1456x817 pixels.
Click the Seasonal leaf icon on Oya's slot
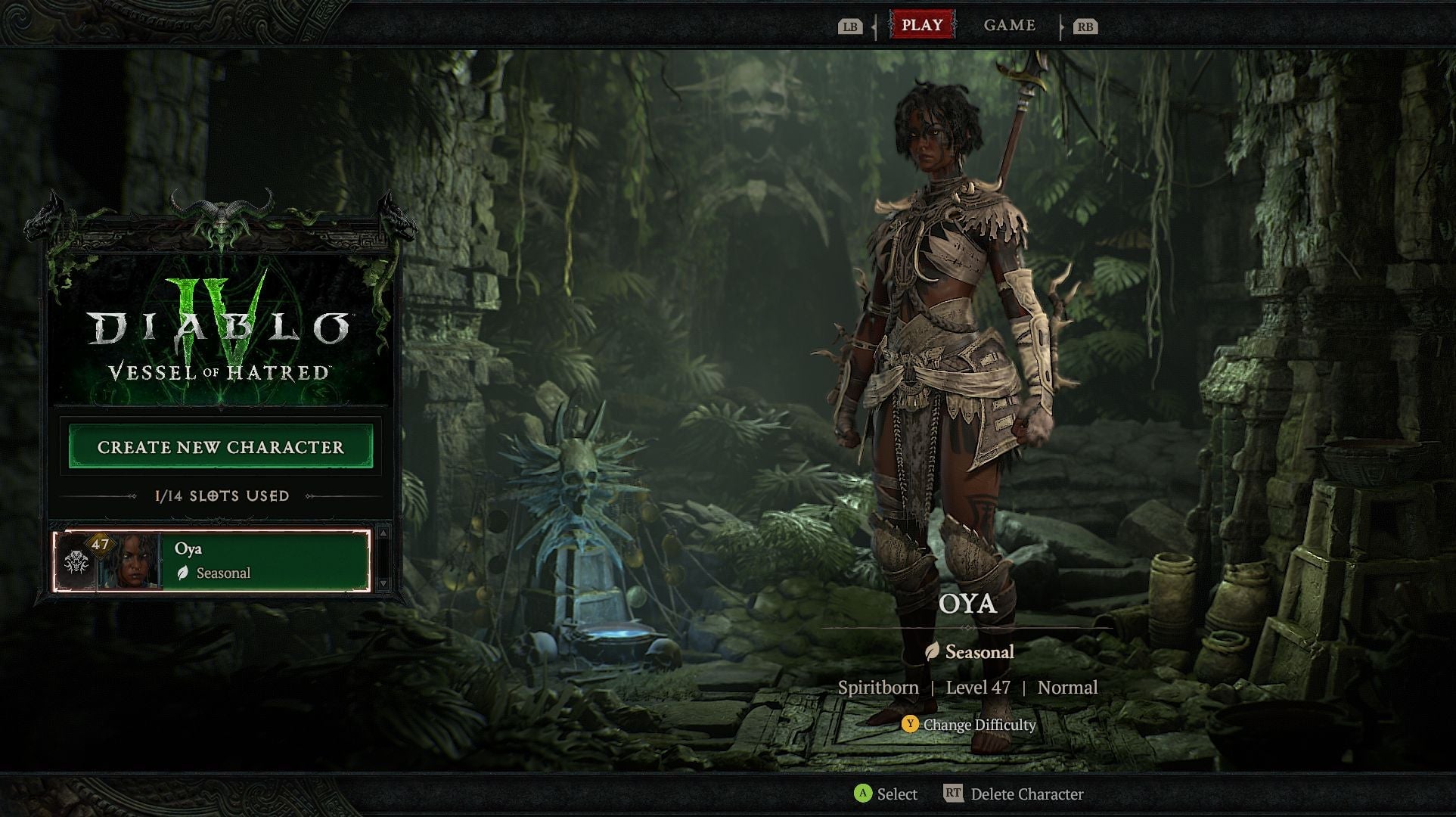(184, 573)
